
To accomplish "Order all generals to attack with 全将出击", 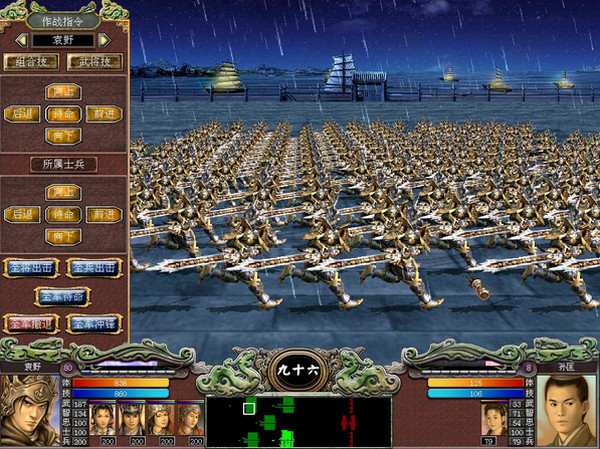I will (31, 268).
